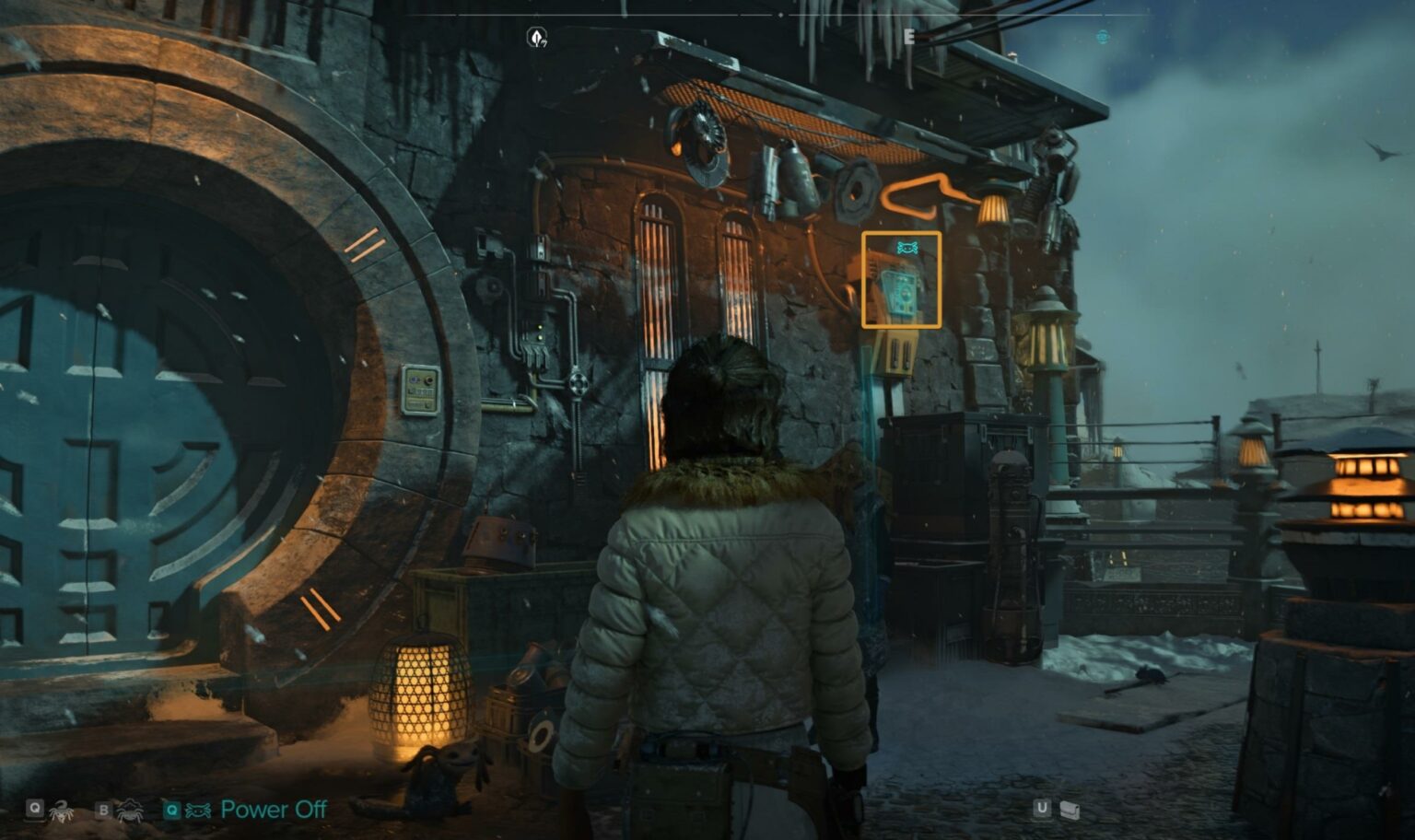
Task: Click the Power Off interaction label
Action: pos(273,810)
